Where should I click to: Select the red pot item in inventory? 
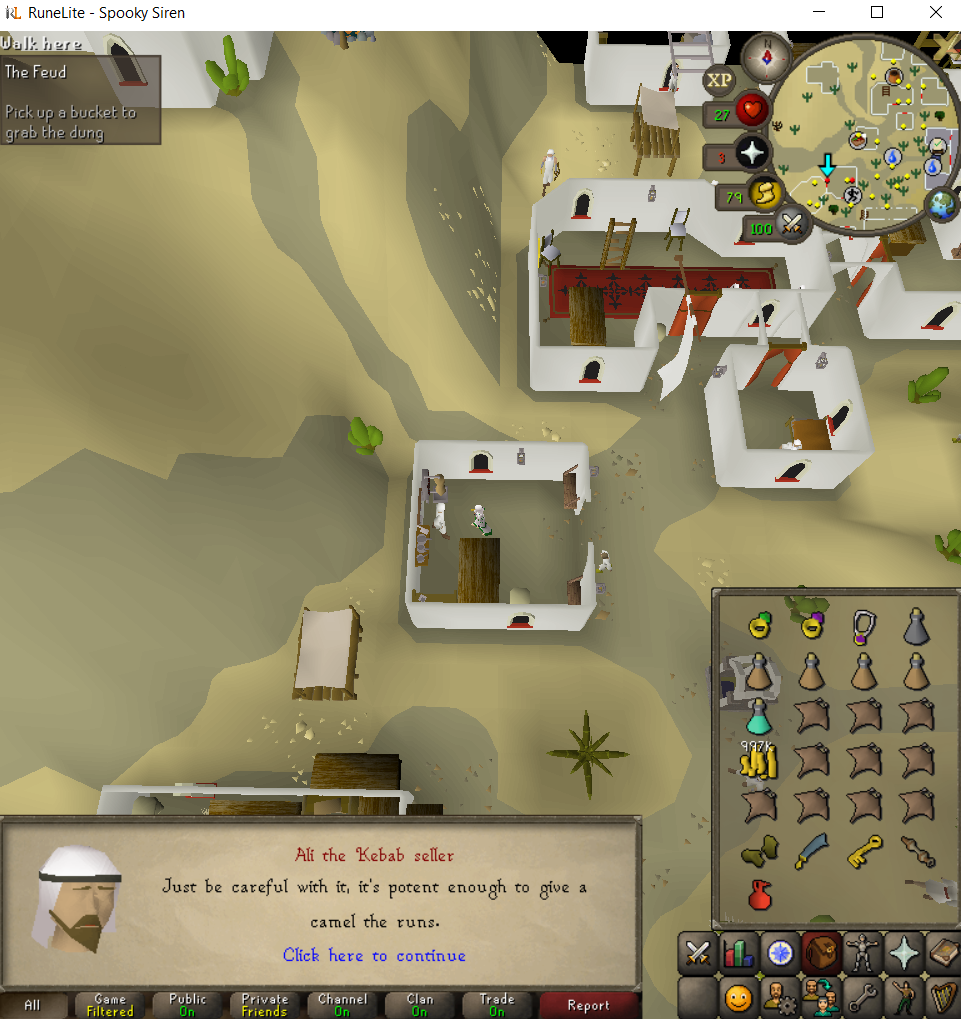[758, 893]
